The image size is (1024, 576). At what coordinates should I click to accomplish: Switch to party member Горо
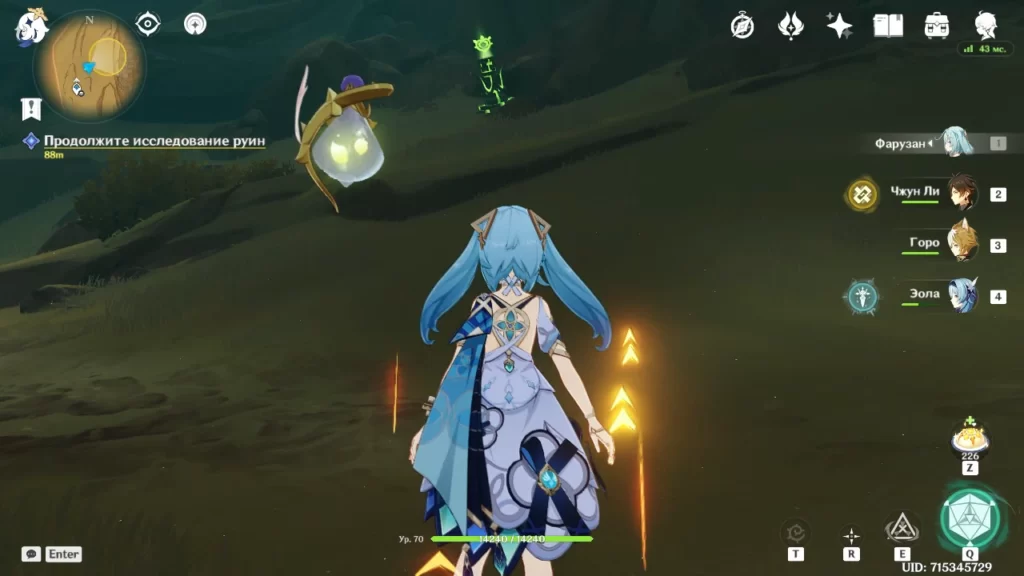pos(961,244)
